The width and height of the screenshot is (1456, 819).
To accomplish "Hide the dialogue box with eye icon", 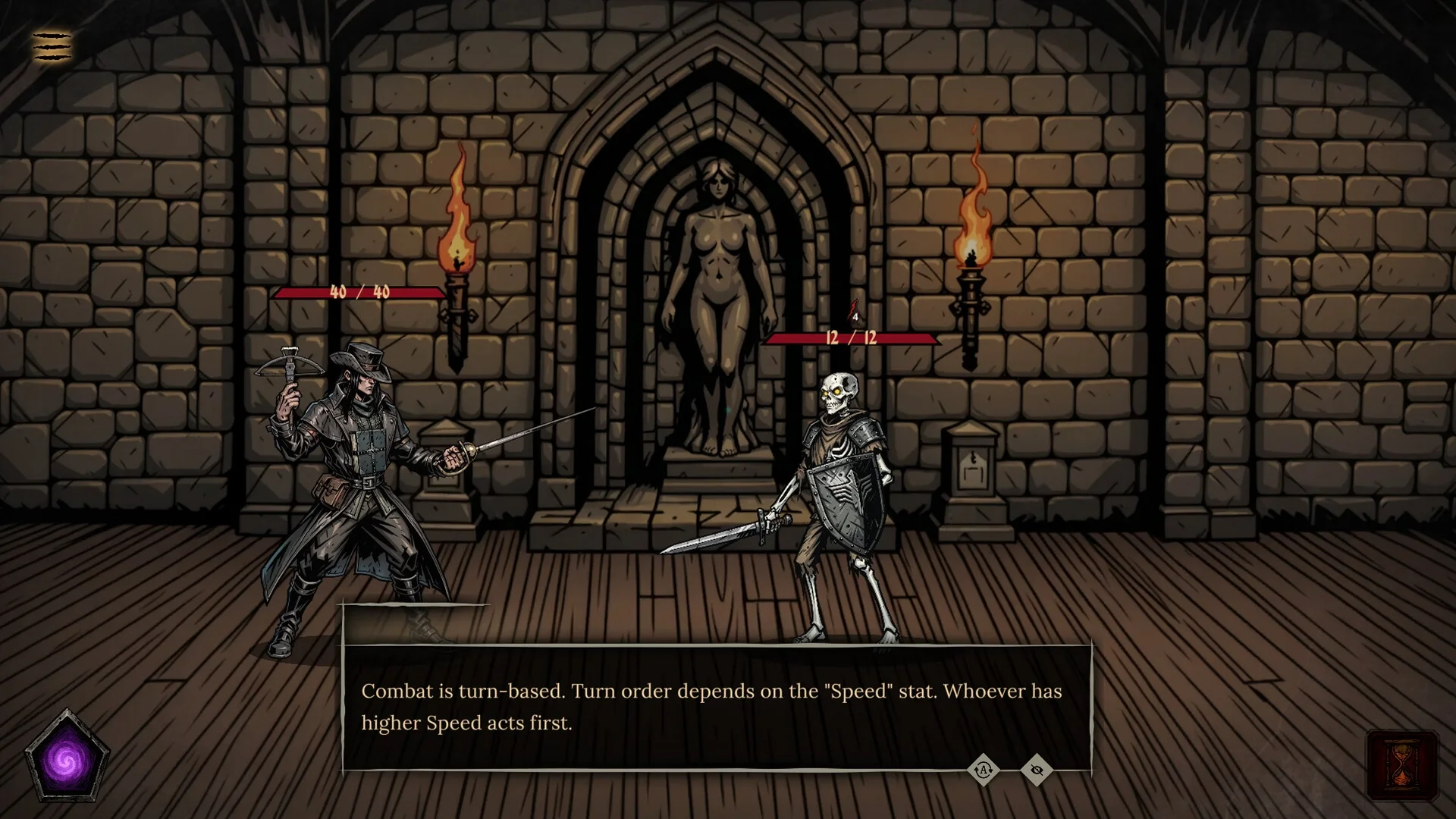I will pyautogui.click(x=1037, y=770).
